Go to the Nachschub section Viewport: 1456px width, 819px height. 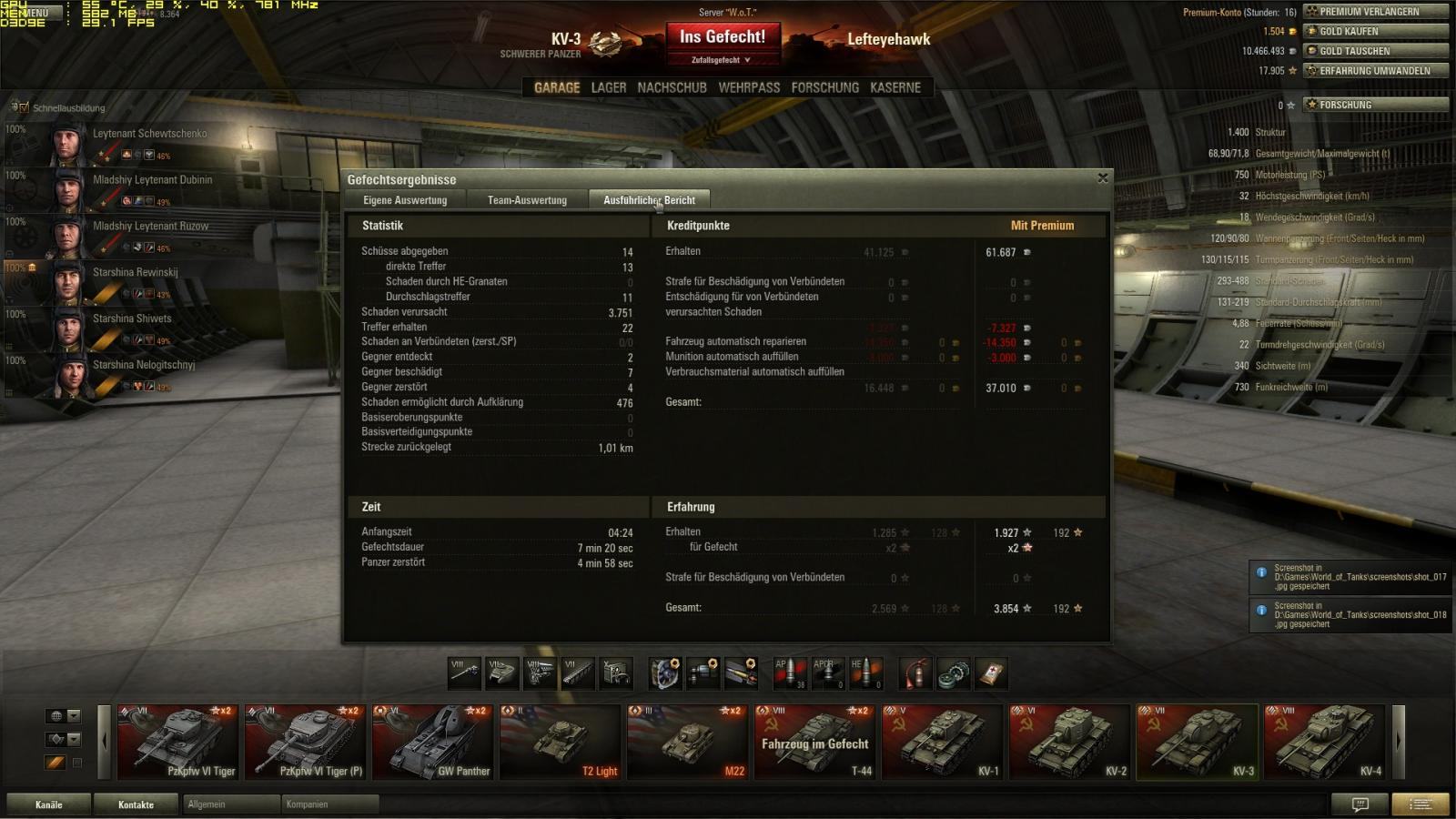pyautogui.click(x=672, y=87)
